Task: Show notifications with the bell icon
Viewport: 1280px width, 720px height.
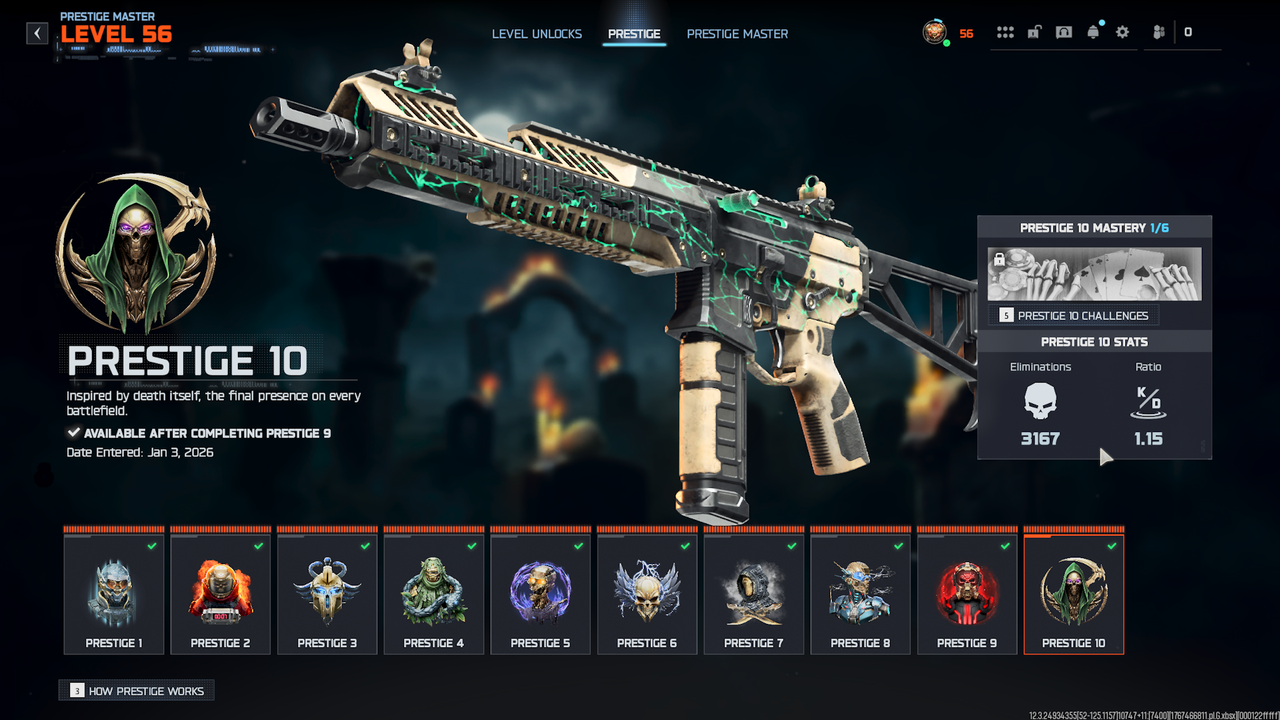Action: pyautogui.click(x=1093, y=33)
